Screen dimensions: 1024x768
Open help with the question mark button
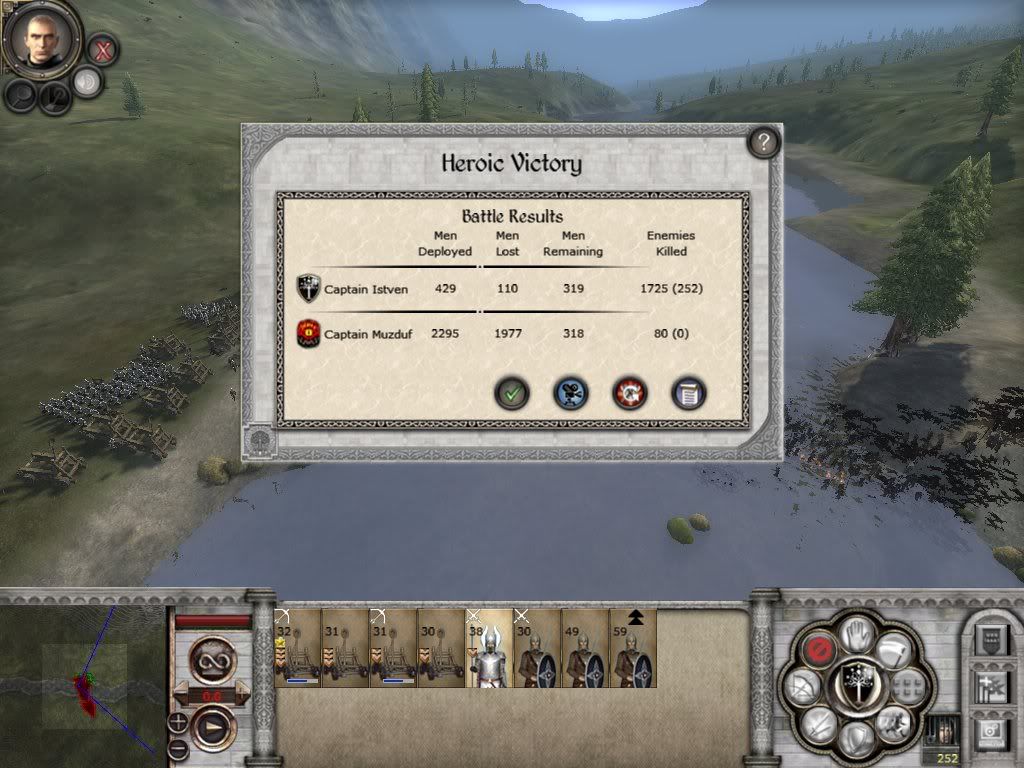[764, 142]
